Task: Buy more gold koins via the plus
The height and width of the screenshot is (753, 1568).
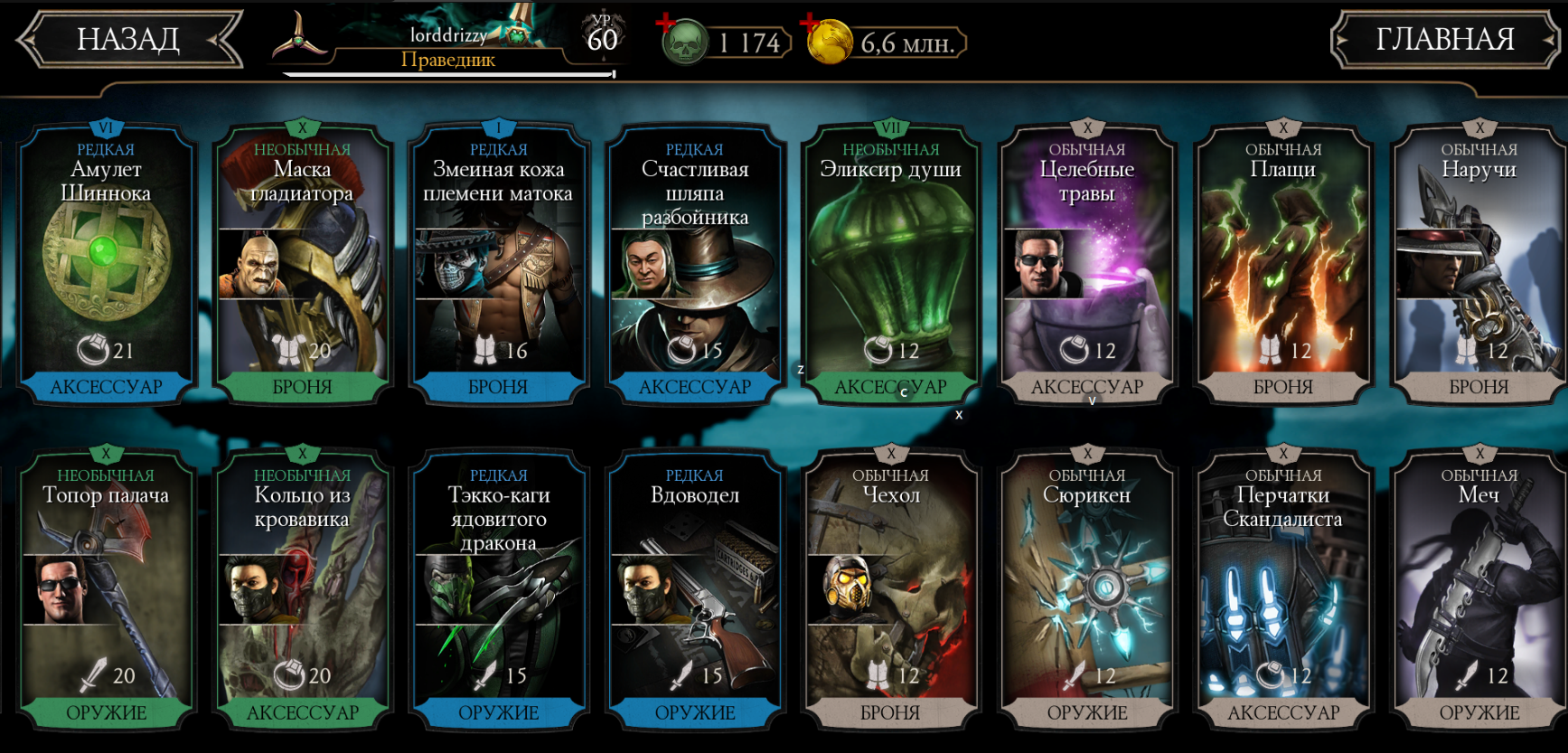Action: tap(810, 23)
